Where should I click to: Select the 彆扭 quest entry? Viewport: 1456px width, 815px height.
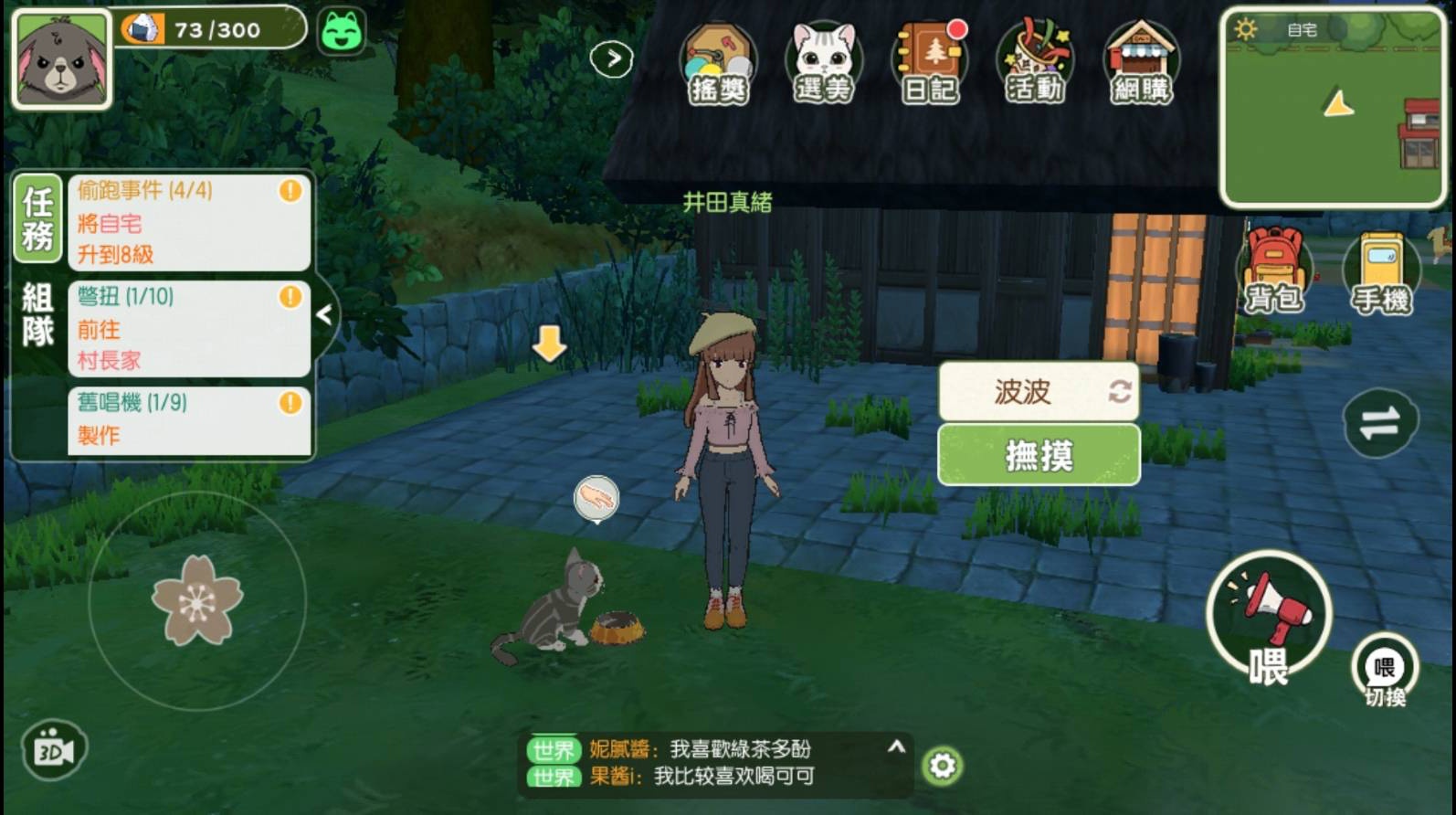click(188, 328)
